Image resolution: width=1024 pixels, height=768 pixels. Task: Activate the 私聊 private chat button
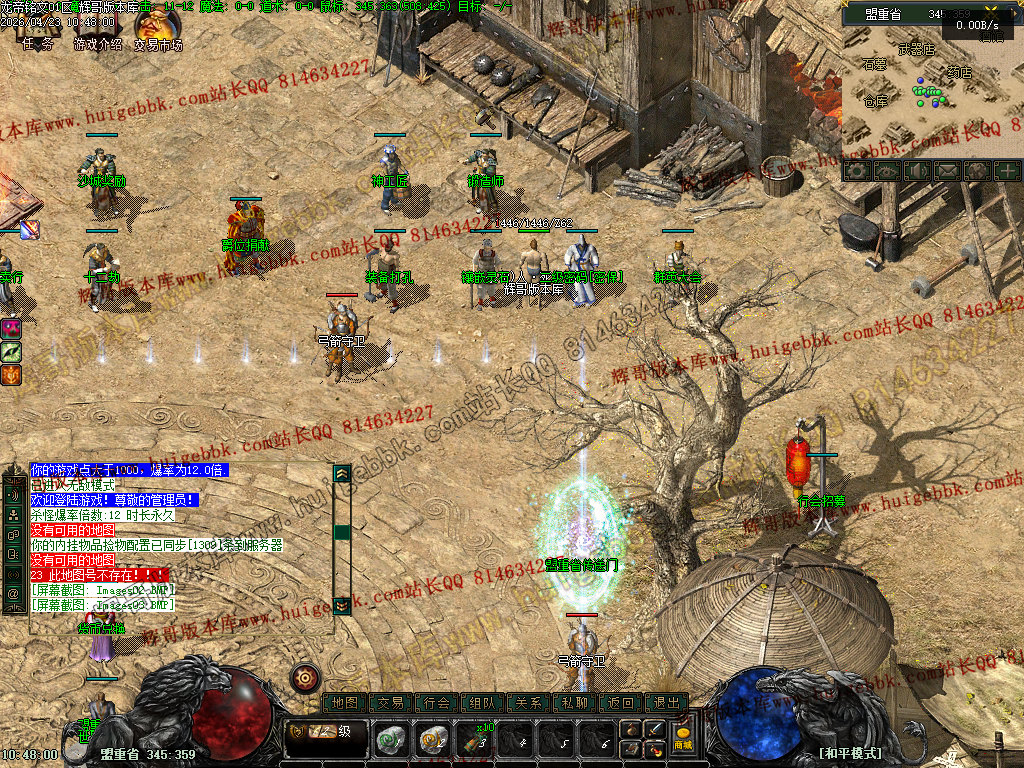click(x=575, y=703)
